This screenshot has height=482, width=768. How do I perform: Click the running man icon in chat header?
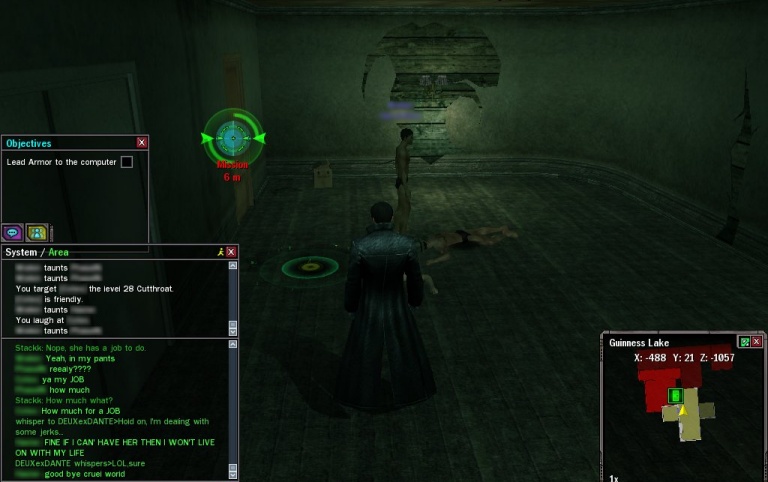pos(220,252)
